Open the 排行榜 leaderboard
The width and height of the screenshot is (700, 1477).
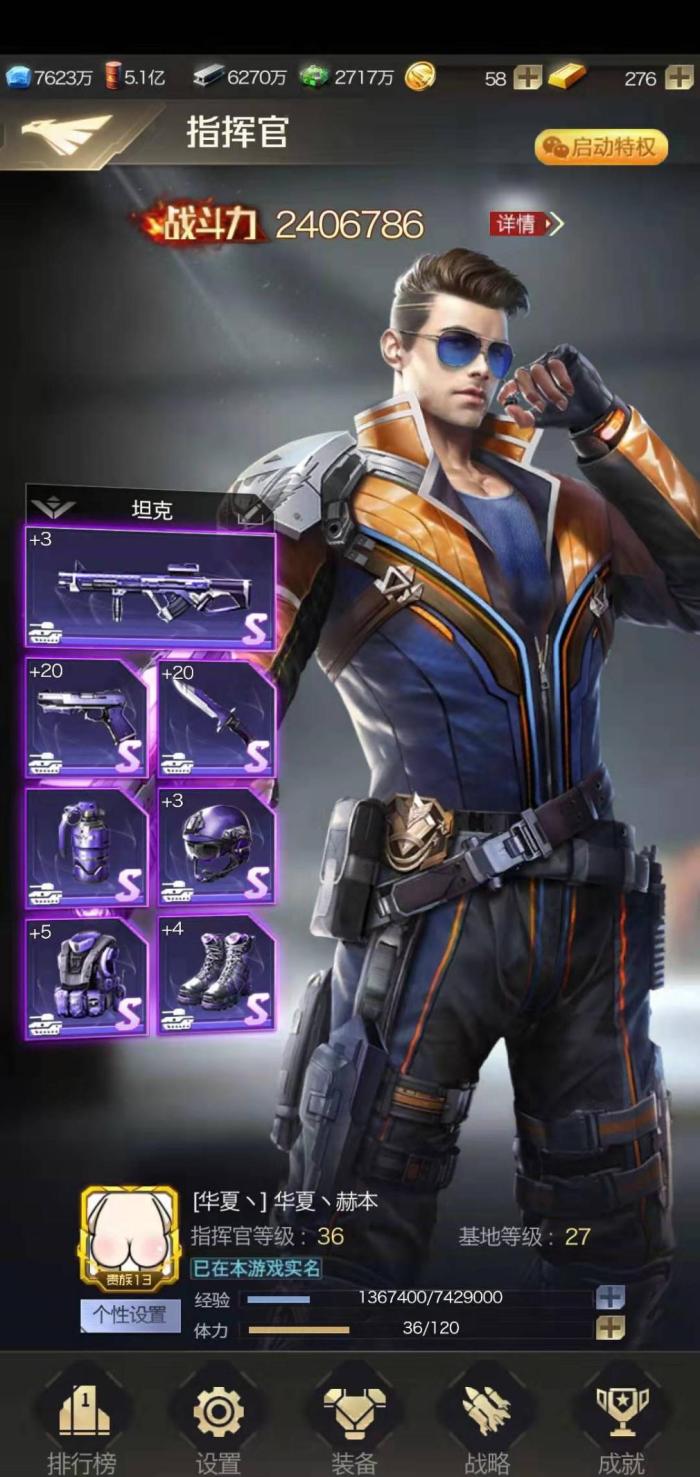82,1420
